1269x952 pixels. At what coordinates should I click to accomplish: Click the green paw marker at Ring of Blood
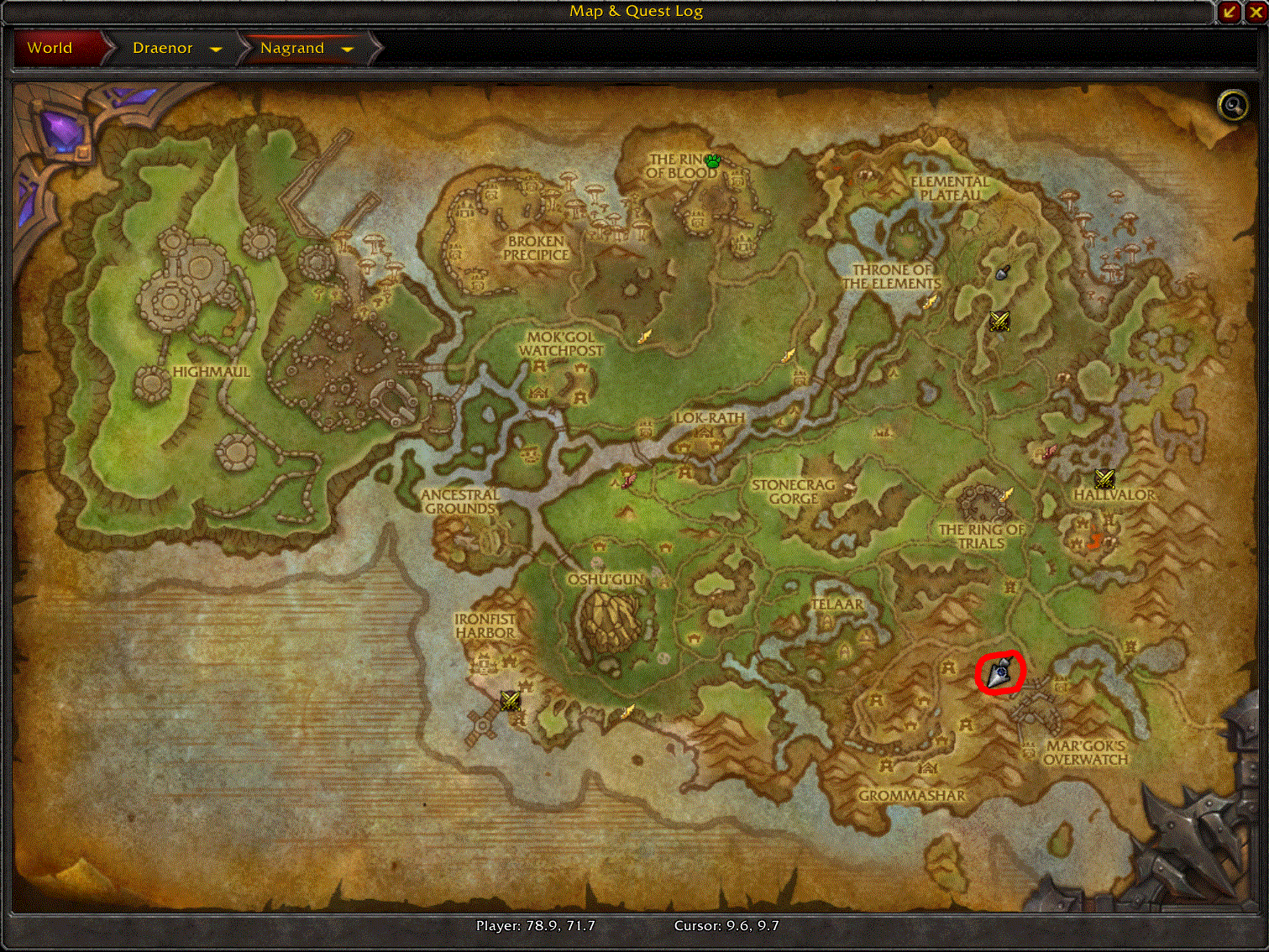click(713, 160)
